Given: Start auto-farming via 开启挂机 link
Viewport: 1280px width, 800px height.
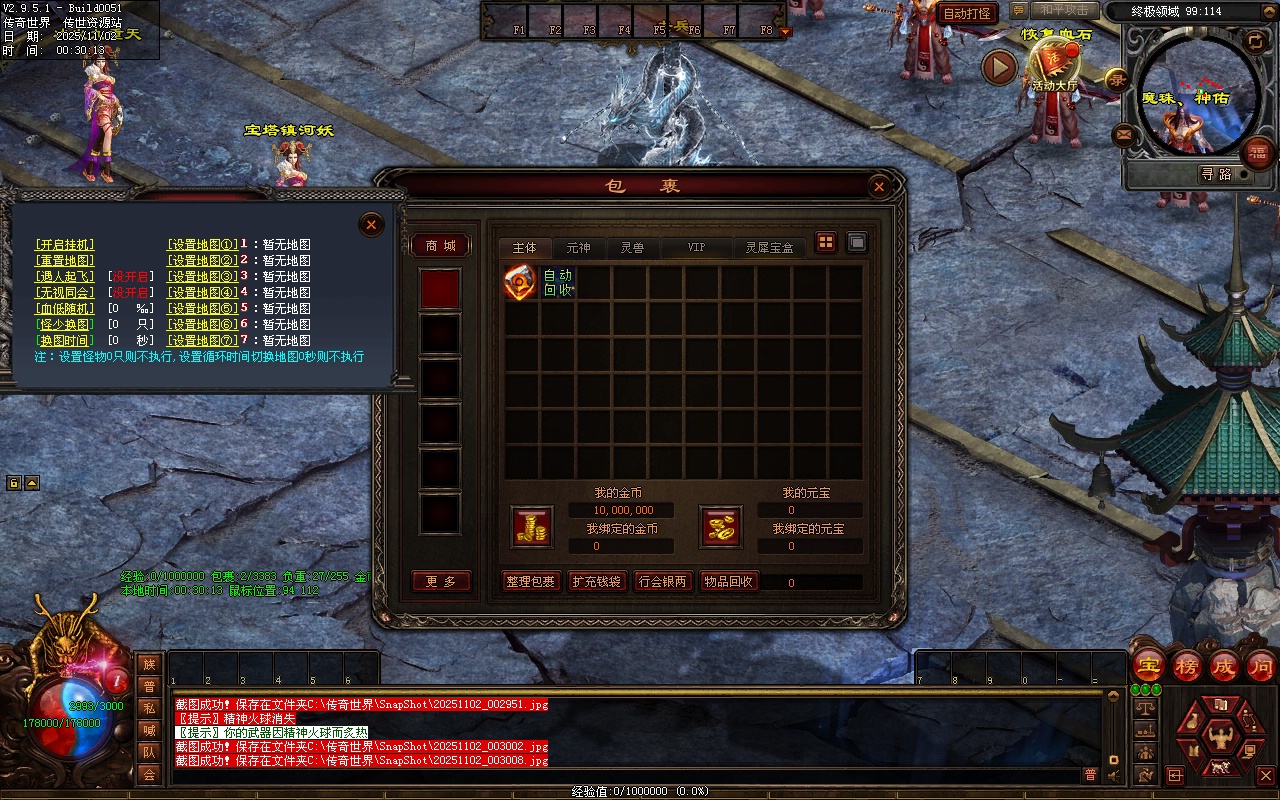Looking at the screenshot, I should (x=65, y=245).
